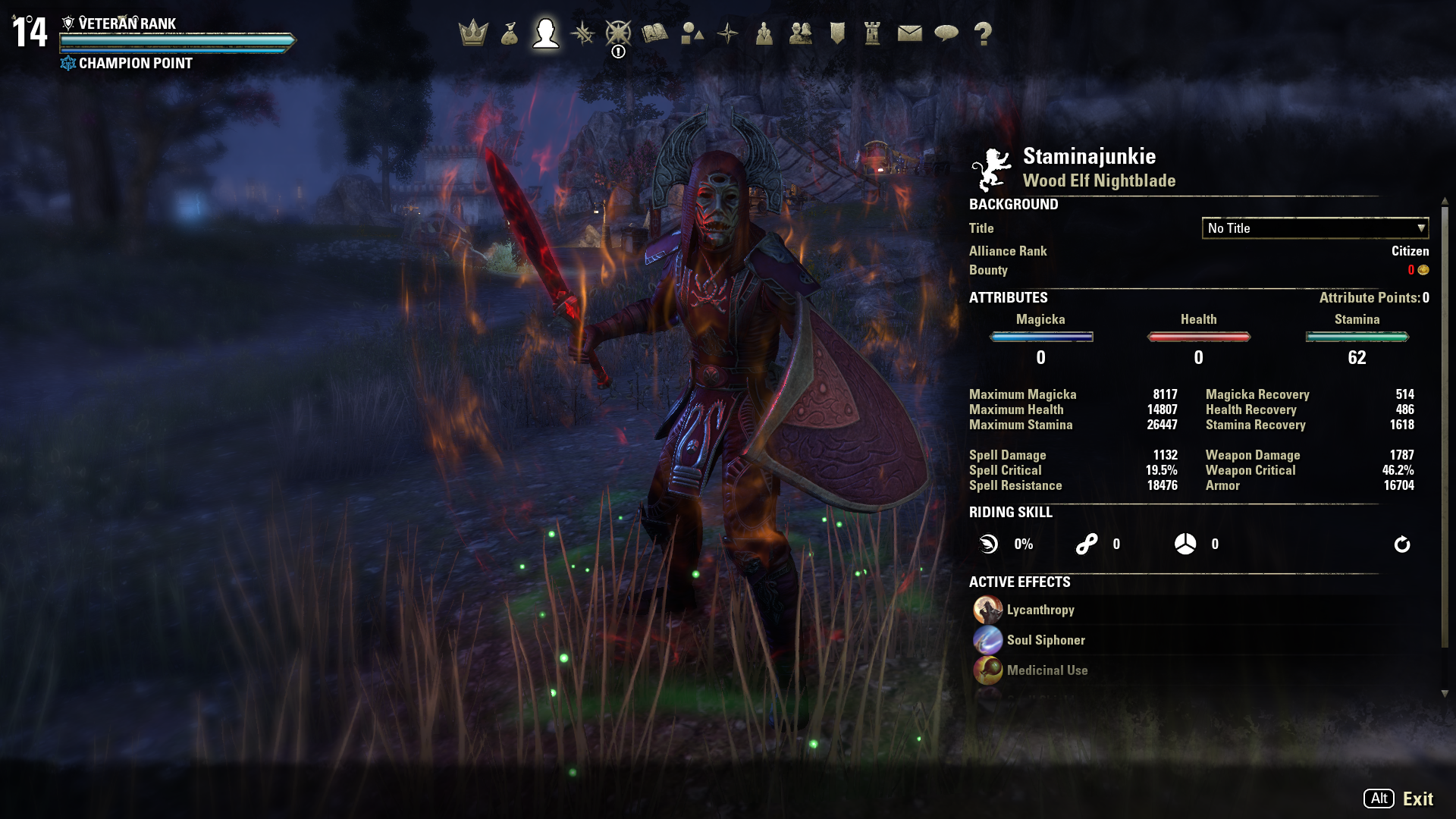Click the circular arrow riding skill icon

click(1401, 544)
